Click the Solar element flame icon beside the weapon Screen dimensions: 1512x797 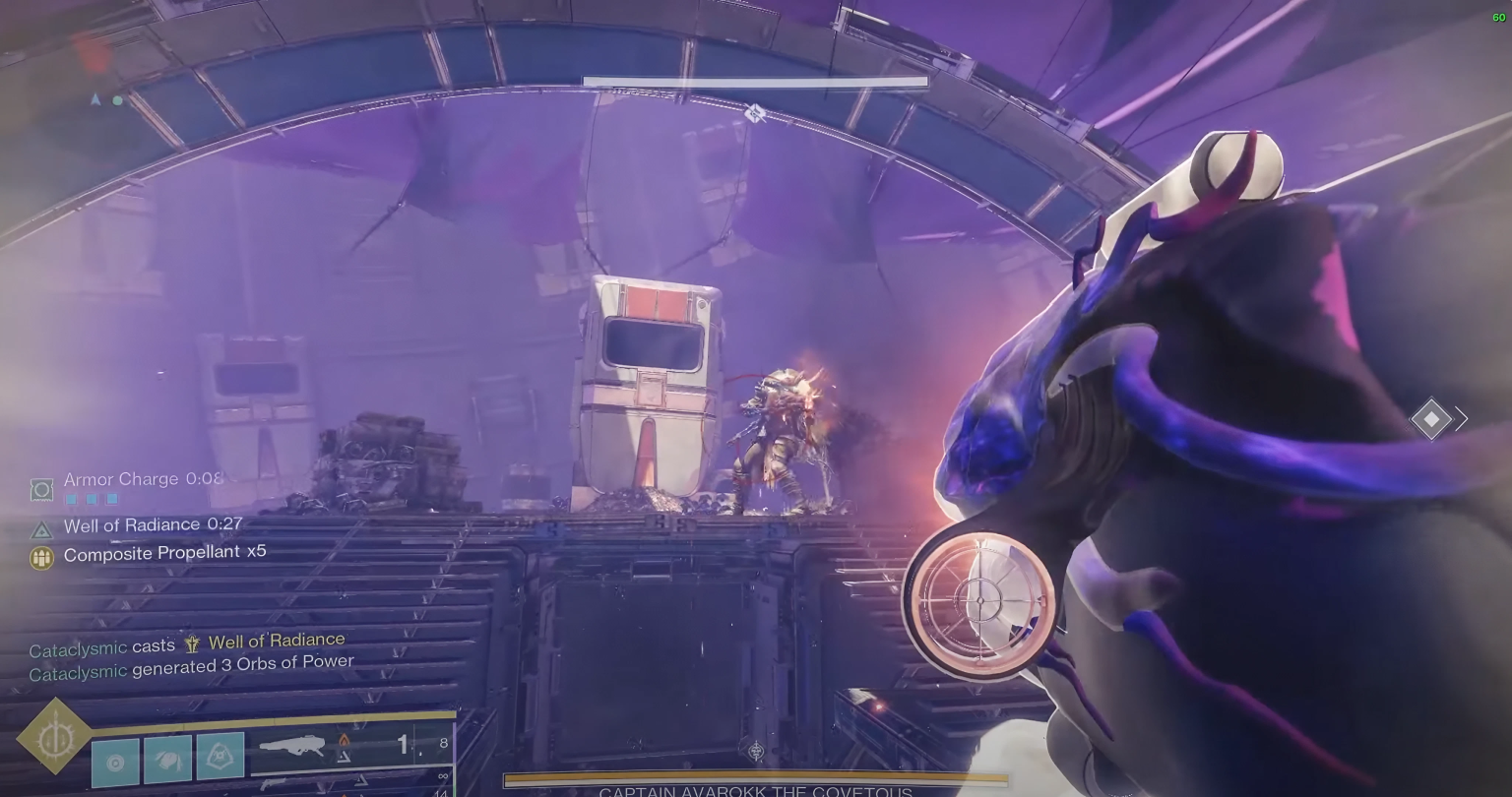click(x=345, y=740)
